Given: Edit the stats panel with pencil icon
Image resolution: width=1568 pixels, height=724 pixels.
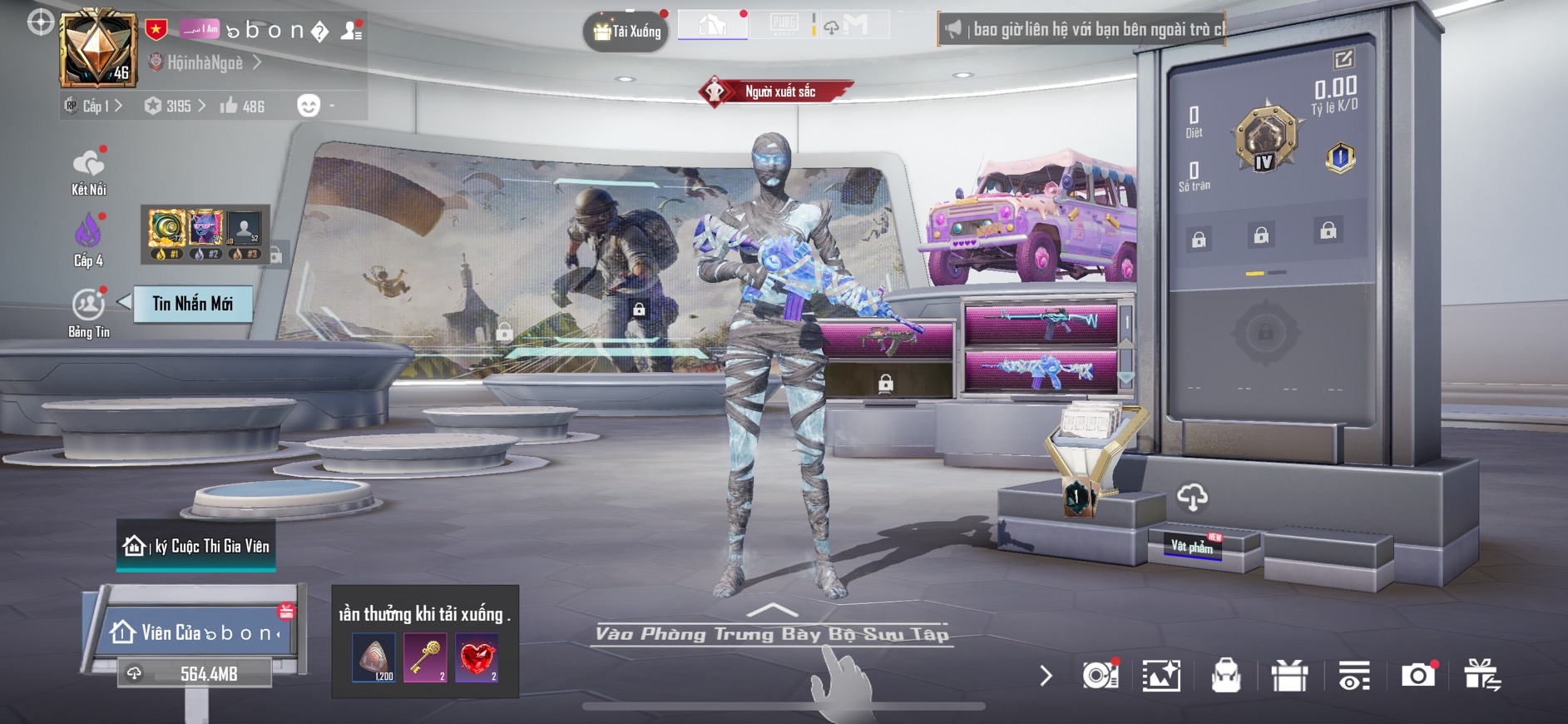Looking at the screenshot, I should tap(1343, 59).
